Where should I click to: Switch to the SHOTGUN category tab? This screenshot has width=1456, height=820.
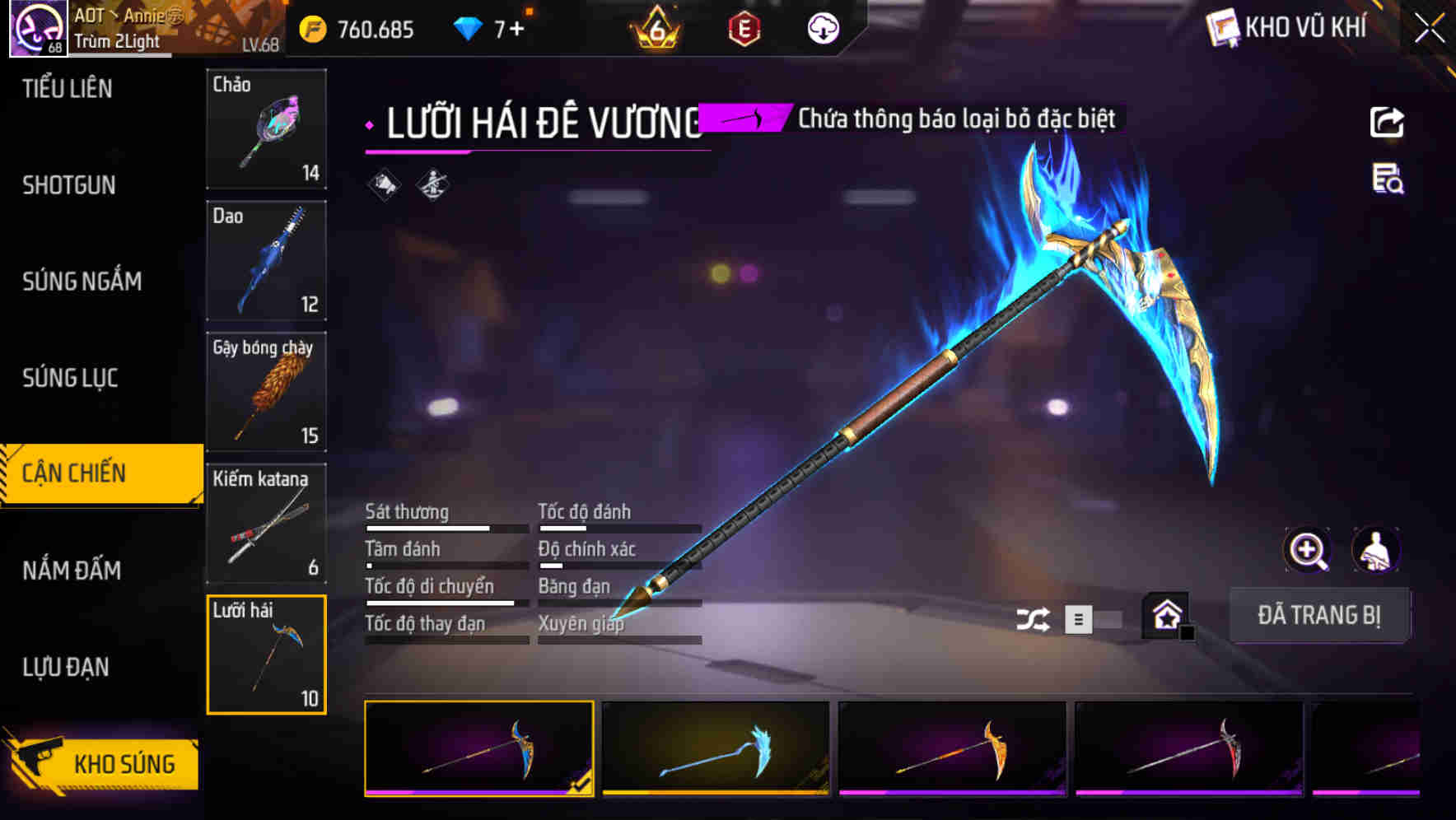70,185
